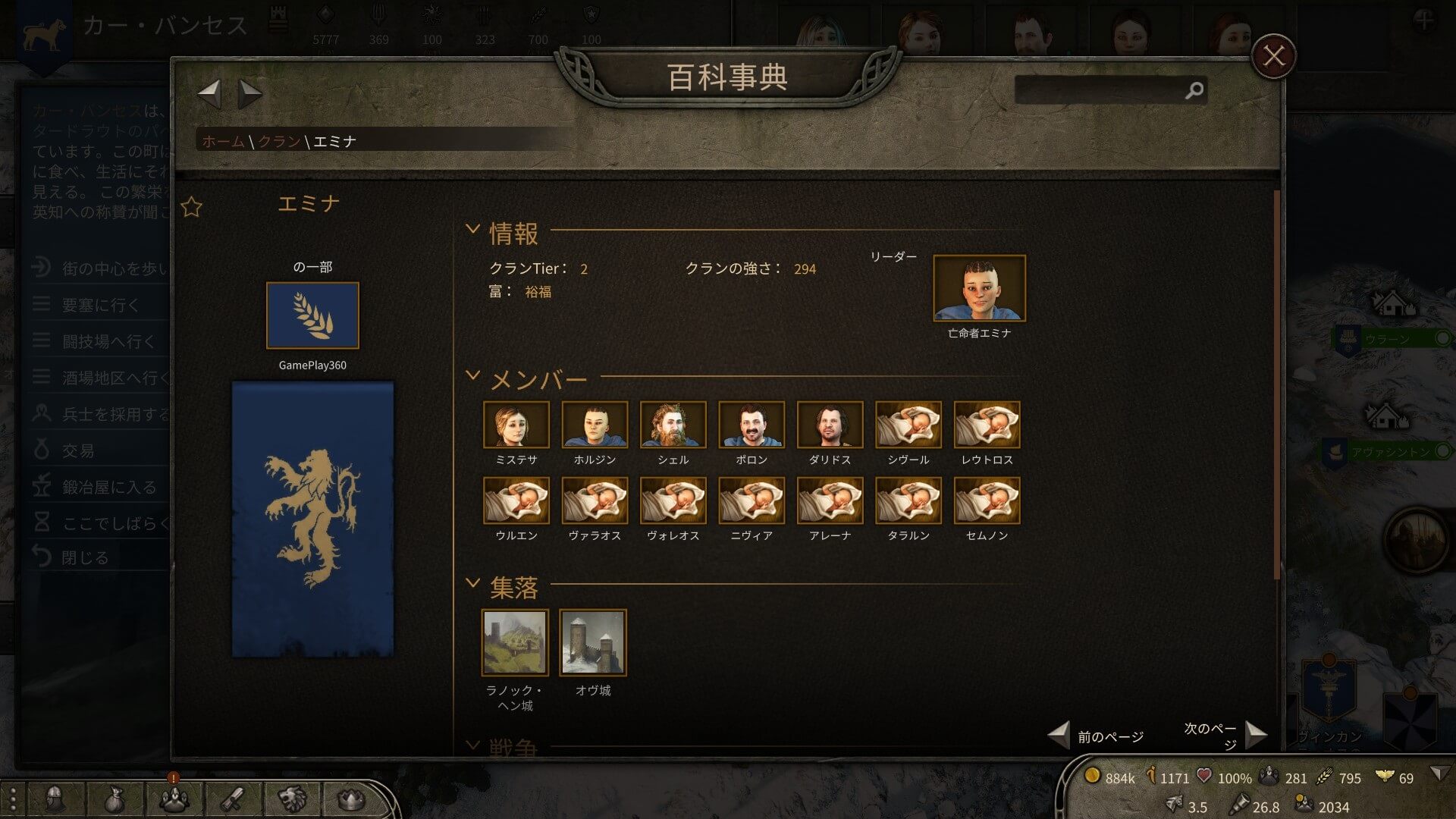The width and height of the screenshot is (1456, 819).
Task: Go forward with the right history arrow
Action: click(249, 94)
